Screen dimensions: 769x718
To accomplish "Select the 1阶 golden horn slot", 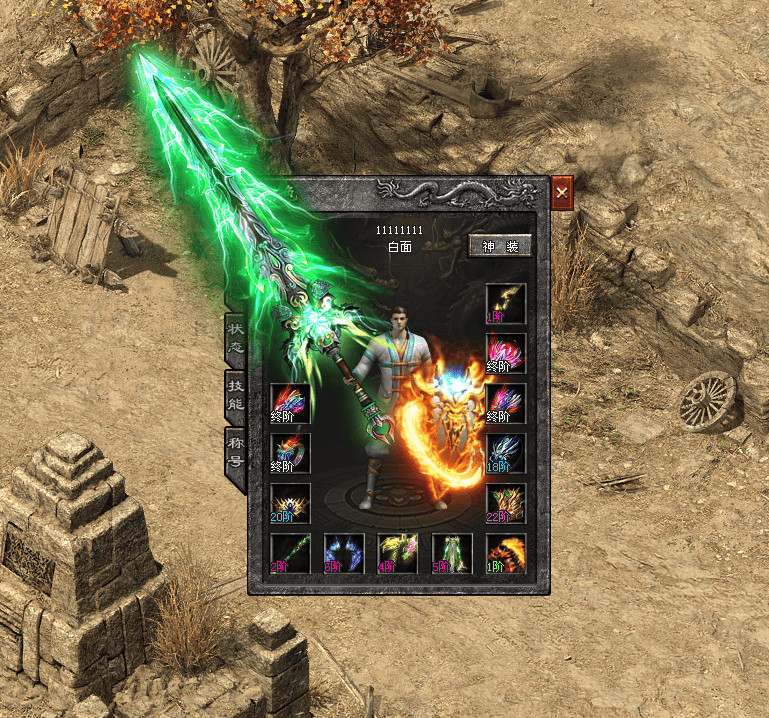I will 505,303.
